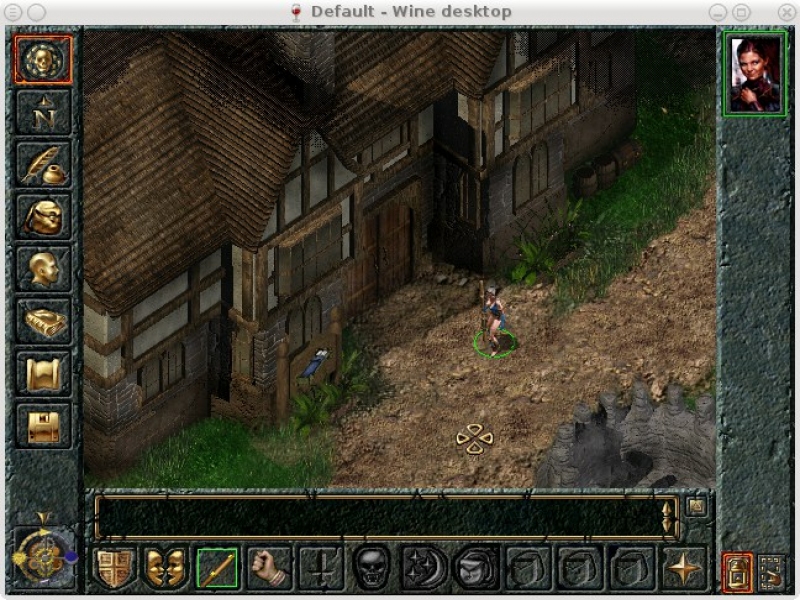
Task: Show the character record bald head icon
Action: 43,268
